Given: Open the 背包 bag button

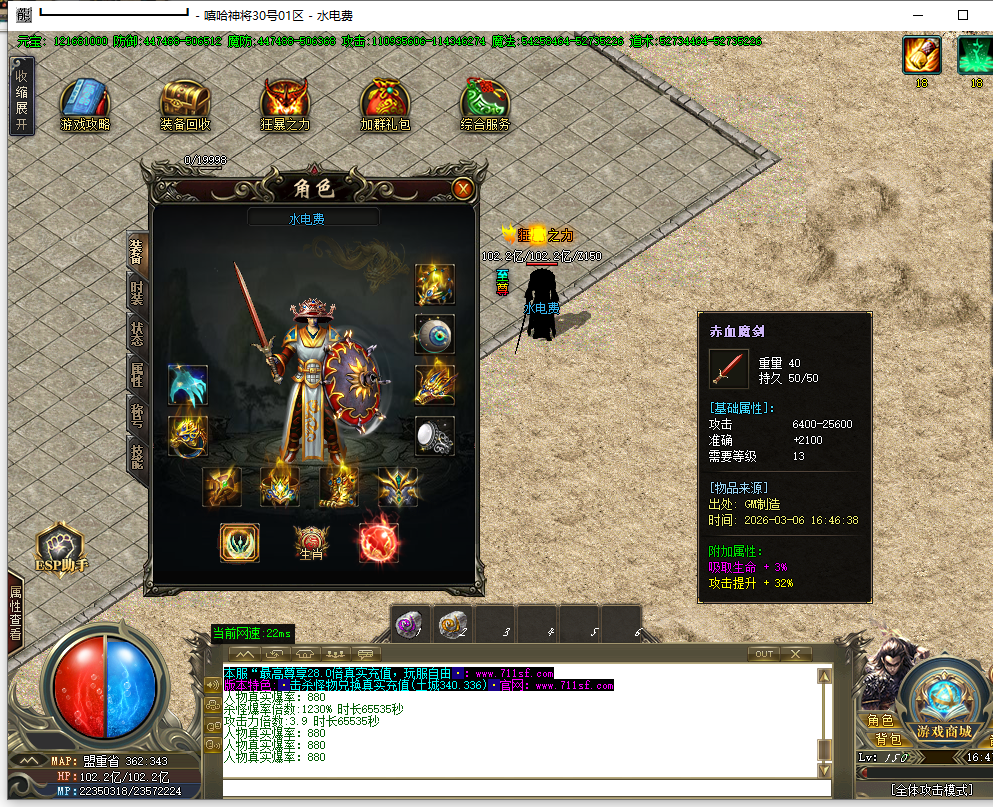Looking at the screenshot, I should coord(888,739).
